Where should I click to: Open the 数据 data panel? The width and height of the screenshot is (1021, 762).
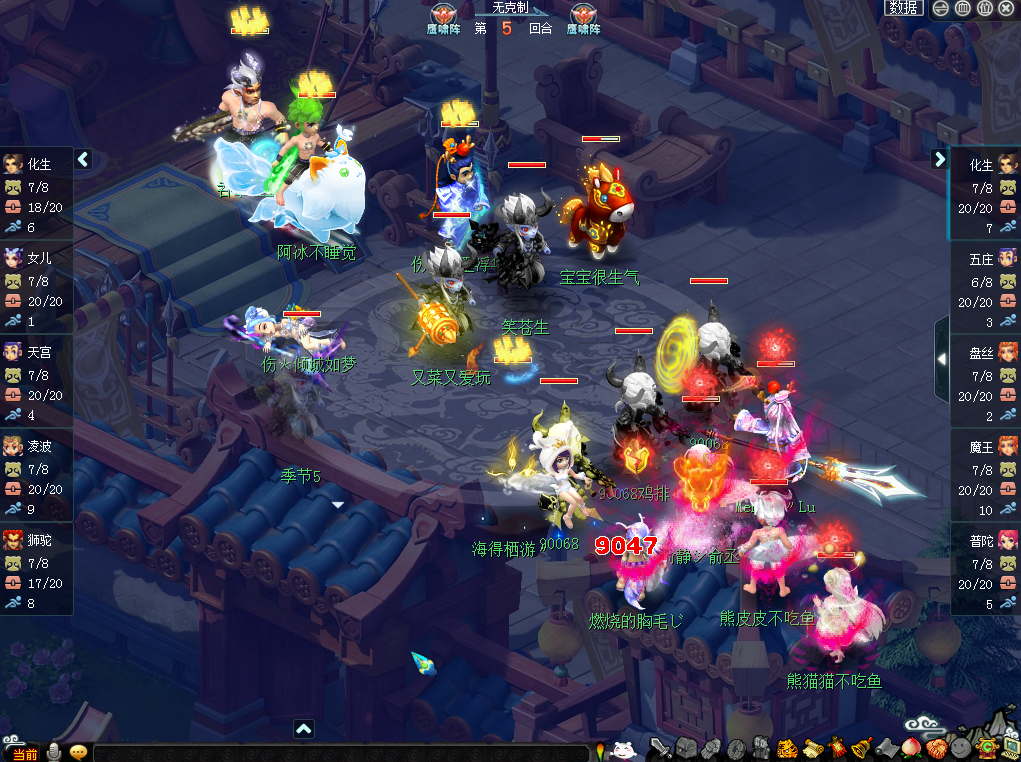[x=903, y=8]
